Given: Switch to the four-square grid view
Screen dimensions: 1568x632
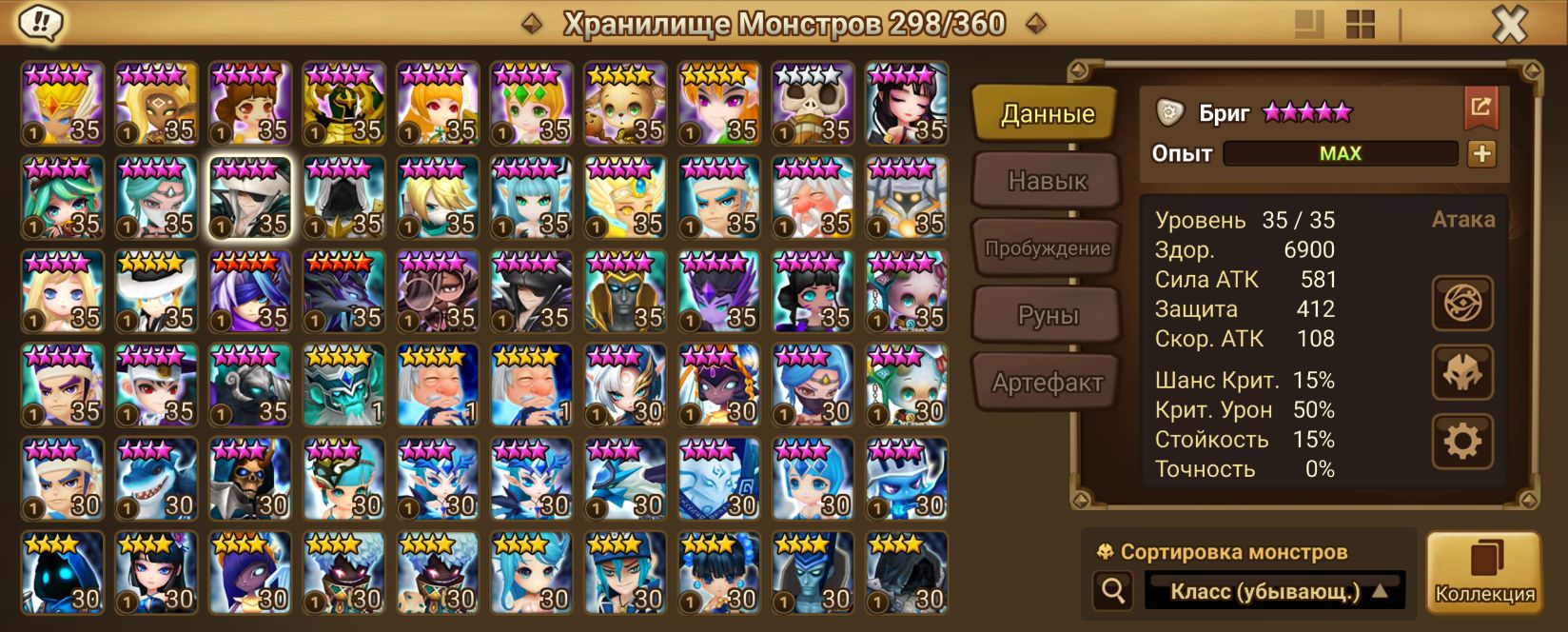Looking at the screenshot, I should point(1361,25).
